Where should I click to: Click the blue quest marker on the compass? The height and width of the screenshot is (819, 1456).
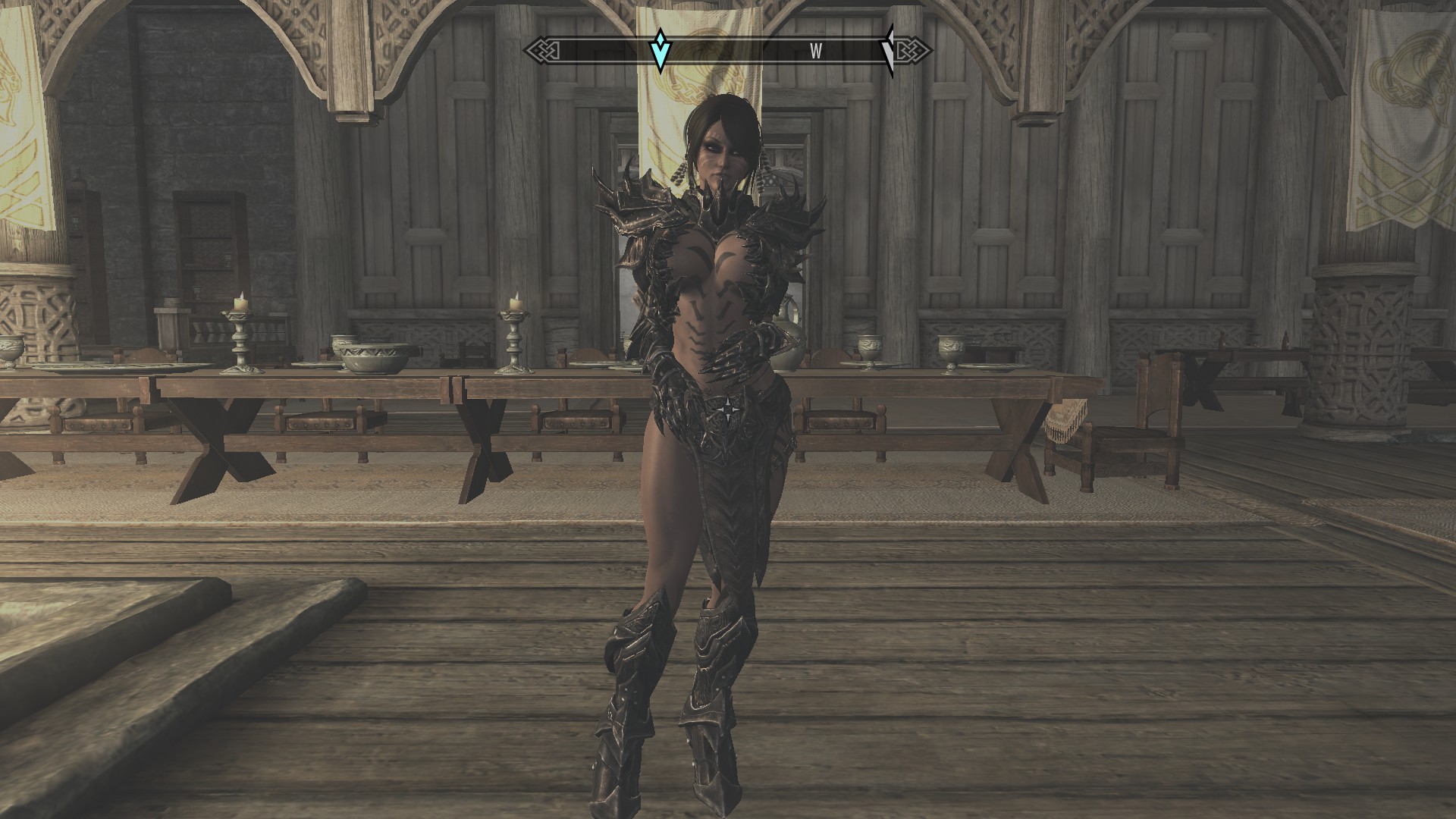tap(661, 51)
